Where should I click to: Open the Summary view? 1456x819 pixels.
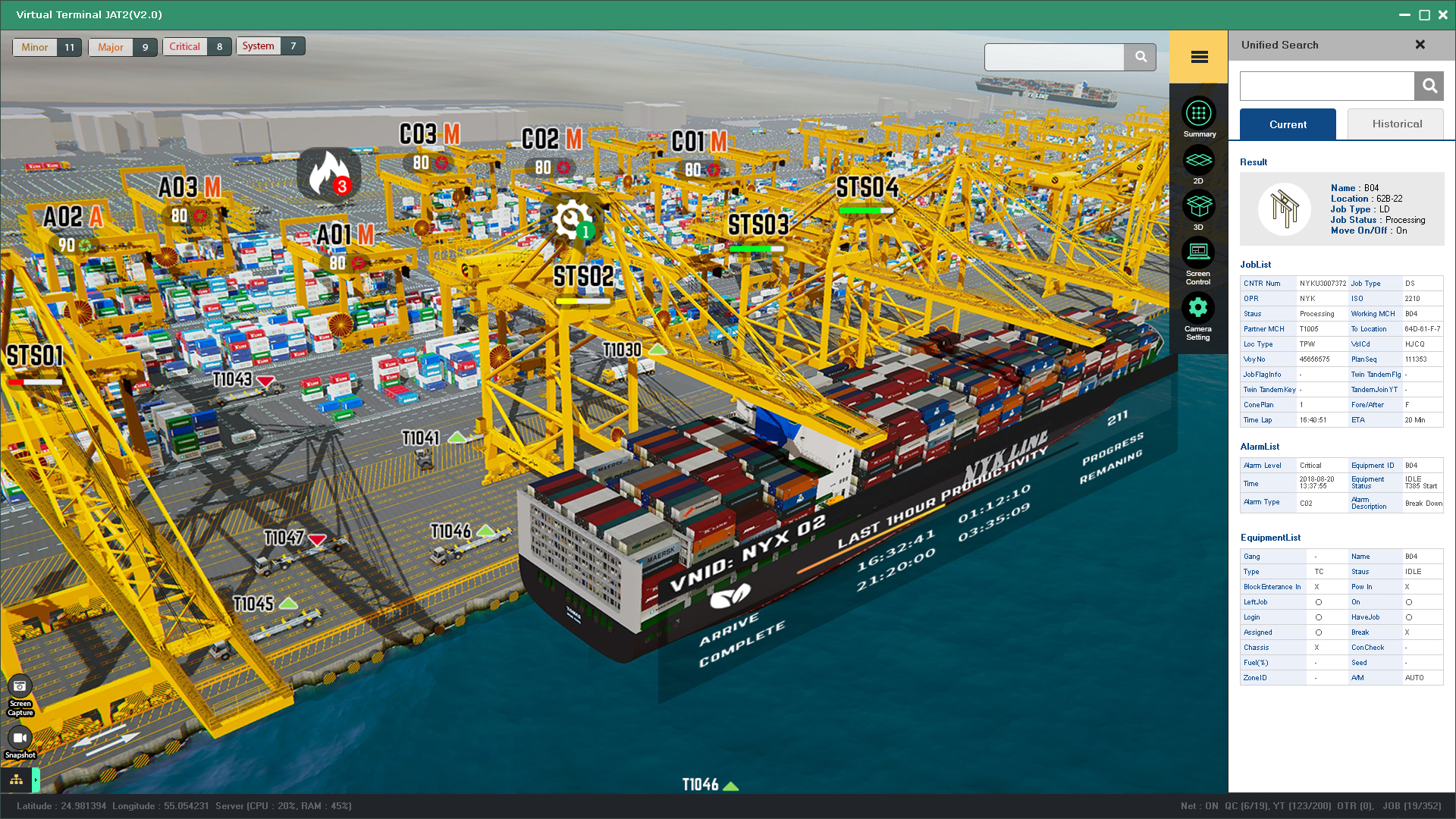1198,114
